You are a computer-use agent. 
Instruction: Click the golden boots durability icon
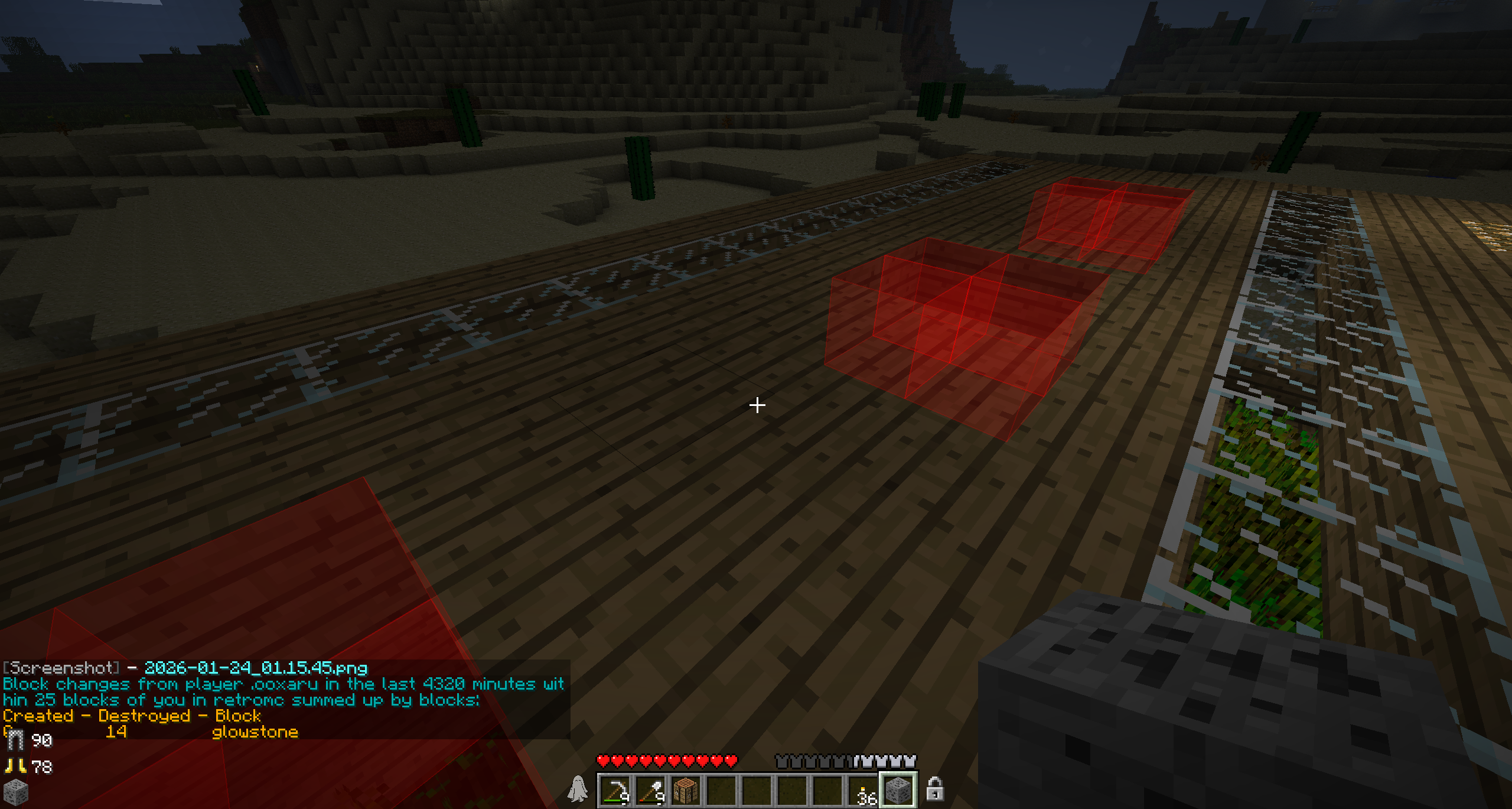15,766
